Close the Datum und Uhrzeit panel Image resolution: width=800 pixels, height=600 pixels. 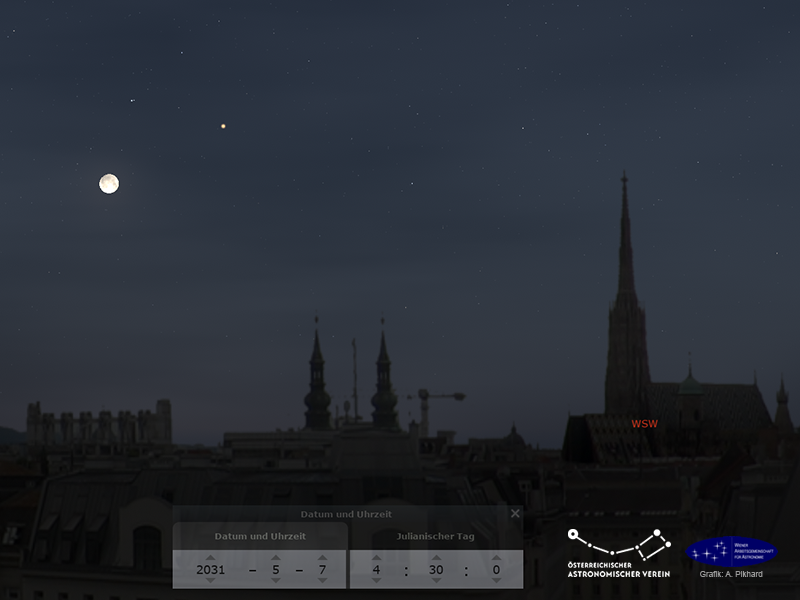pyautogui.click(x=515, y=514)
